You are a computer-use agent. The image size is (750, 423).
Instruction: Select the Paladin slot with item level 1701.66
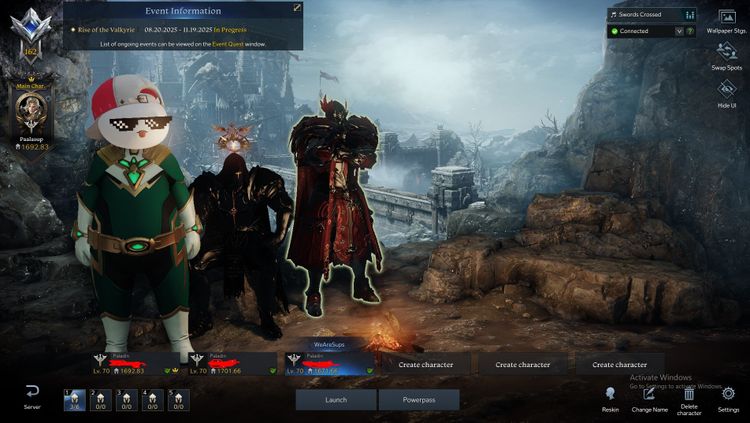click(x=232, y=363)
